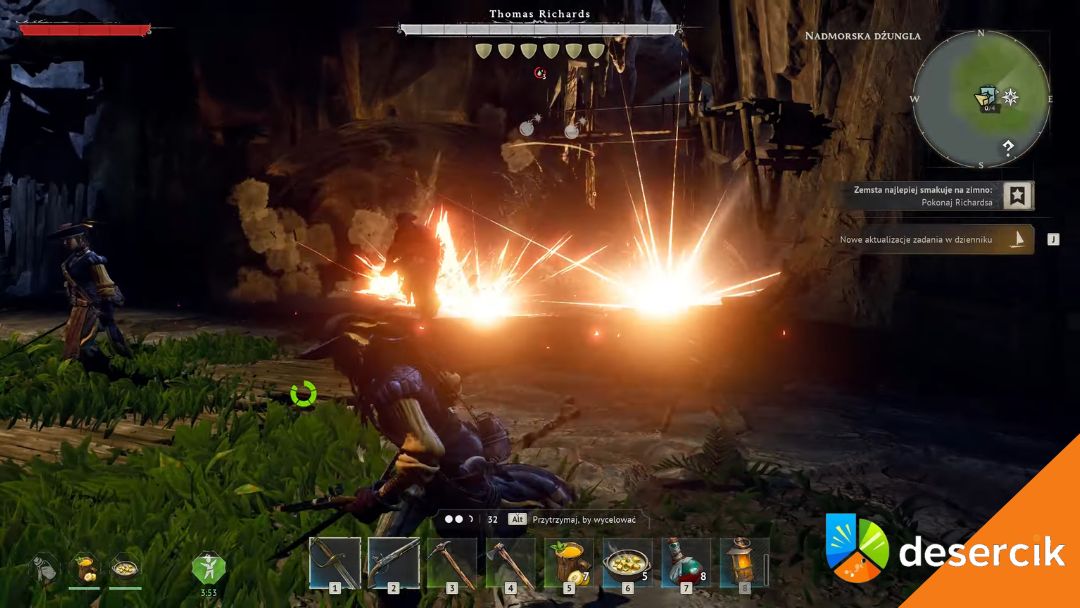Image resolution: width=1080 pixels, height=608 pixels.
Task: Select the cutlass sword in slot 1
Action: [x=334, y=562]
